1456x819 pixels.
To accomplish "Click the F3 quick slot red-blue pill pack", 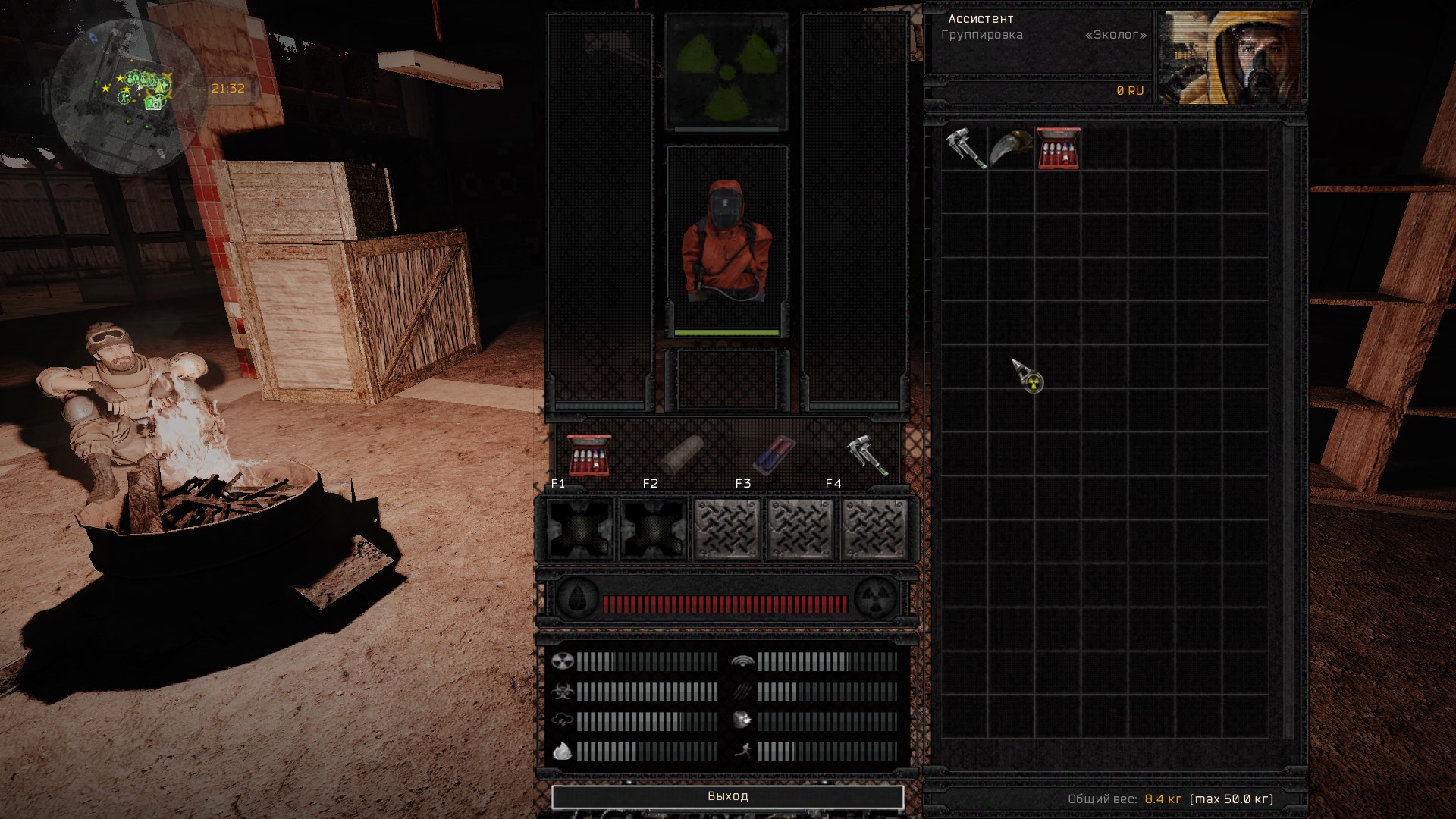I will tap(773, 454).
